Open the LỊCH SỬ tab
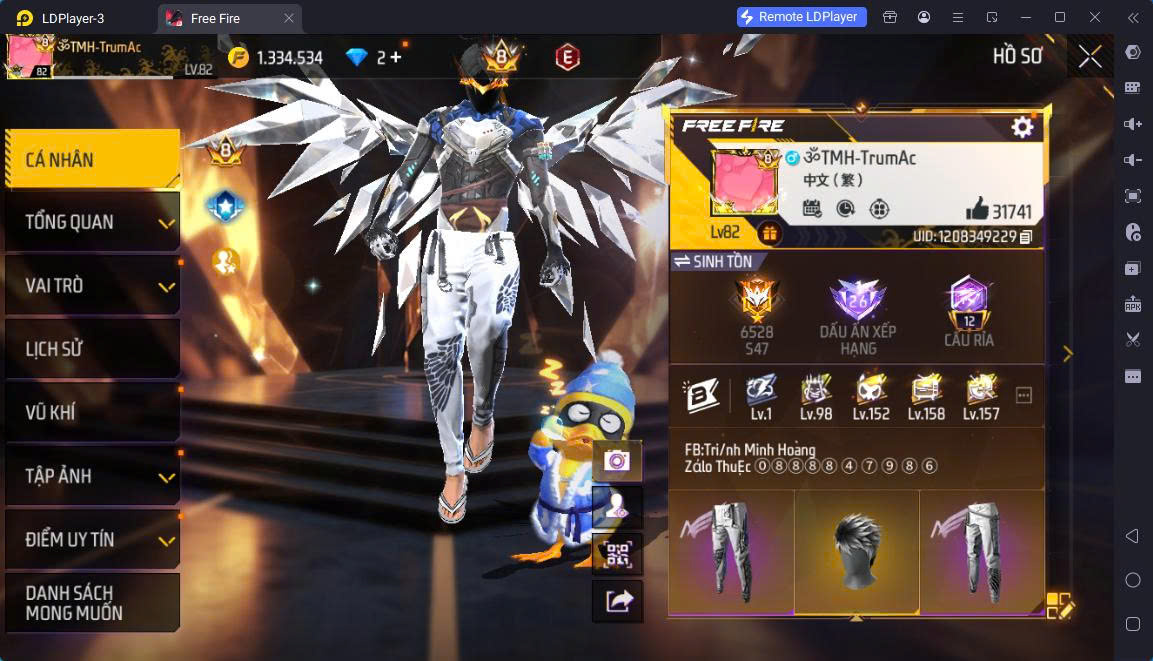1153x661 pixels. click(x=92, y=349)
